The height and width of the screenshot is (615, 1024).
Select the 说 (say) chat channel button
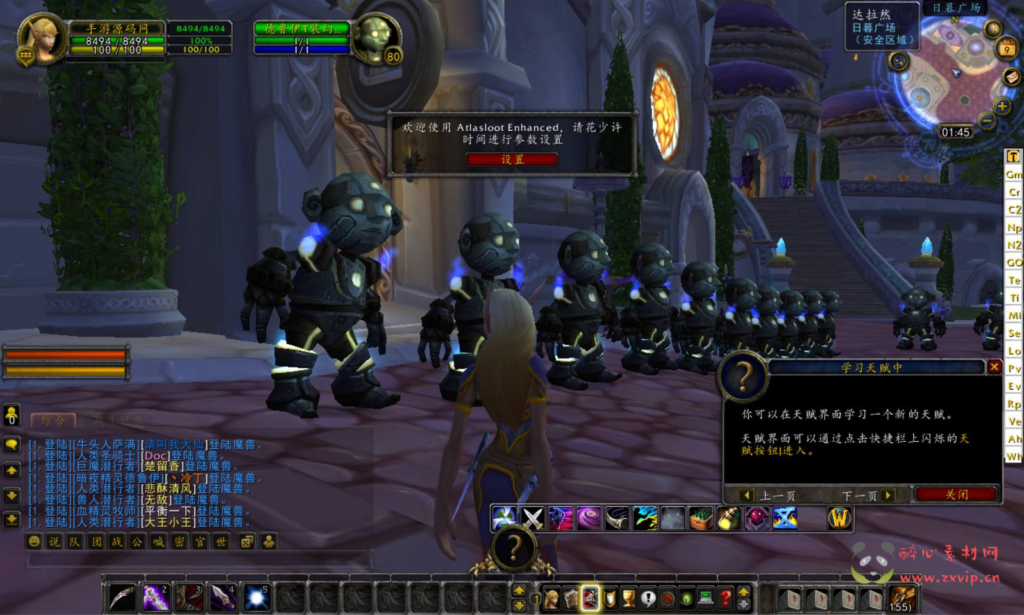click(x=54, y=541)
